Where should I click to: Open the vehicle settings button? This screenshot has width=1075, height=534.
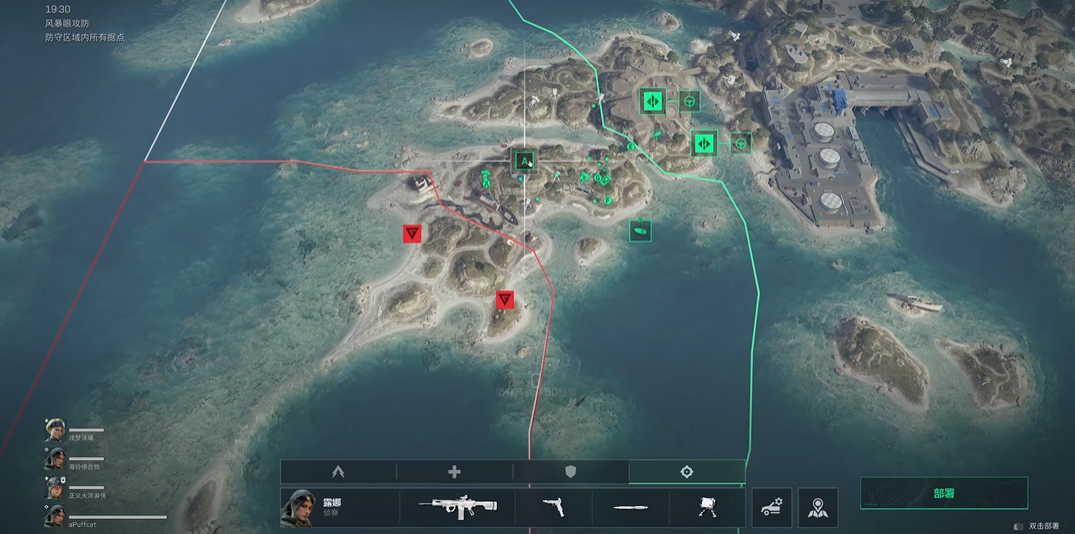point(772,508)
